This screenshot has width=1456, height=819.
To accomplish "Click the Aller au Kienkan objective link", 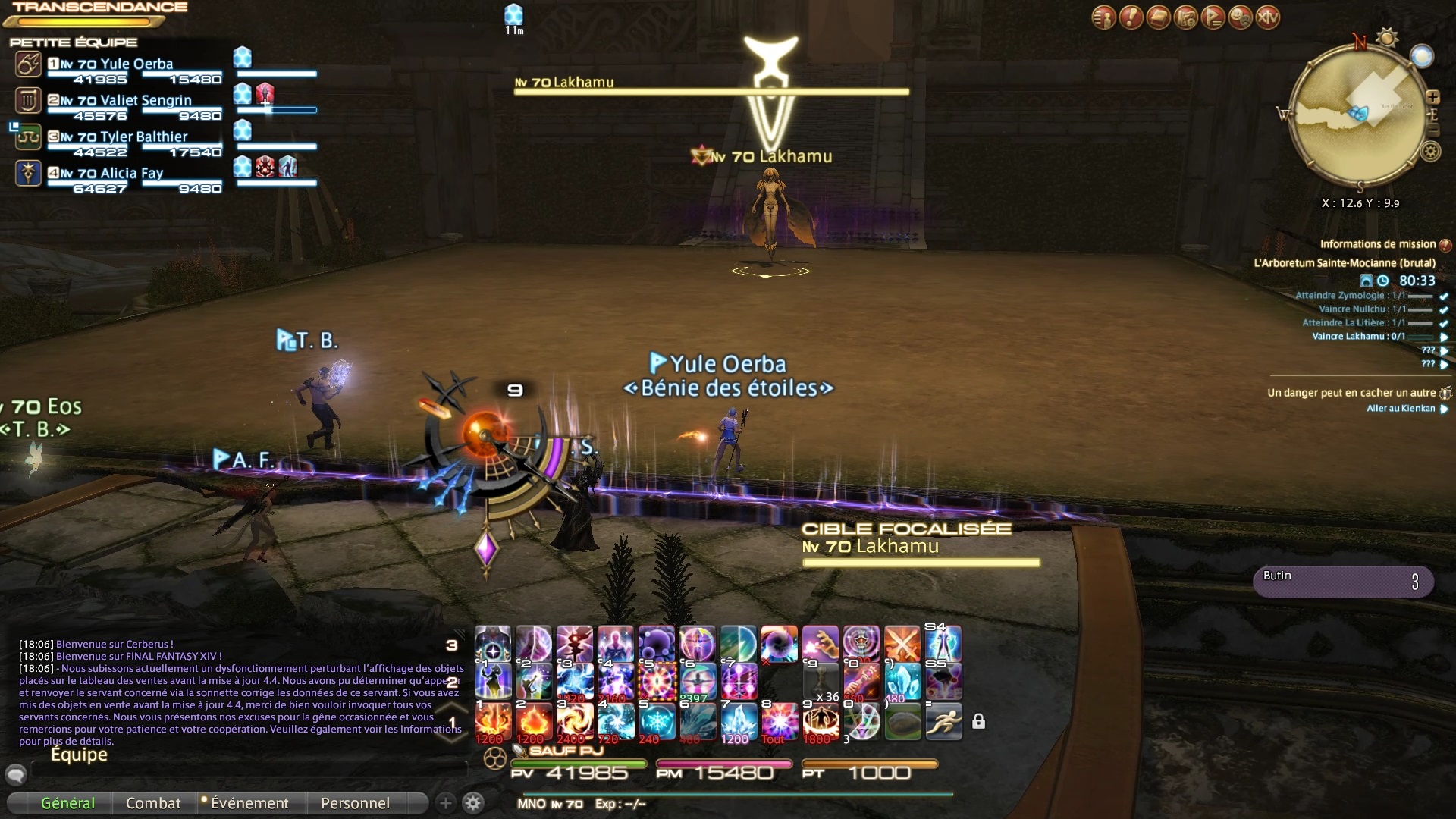I will pyautogui.click(x=1401, y=409).
